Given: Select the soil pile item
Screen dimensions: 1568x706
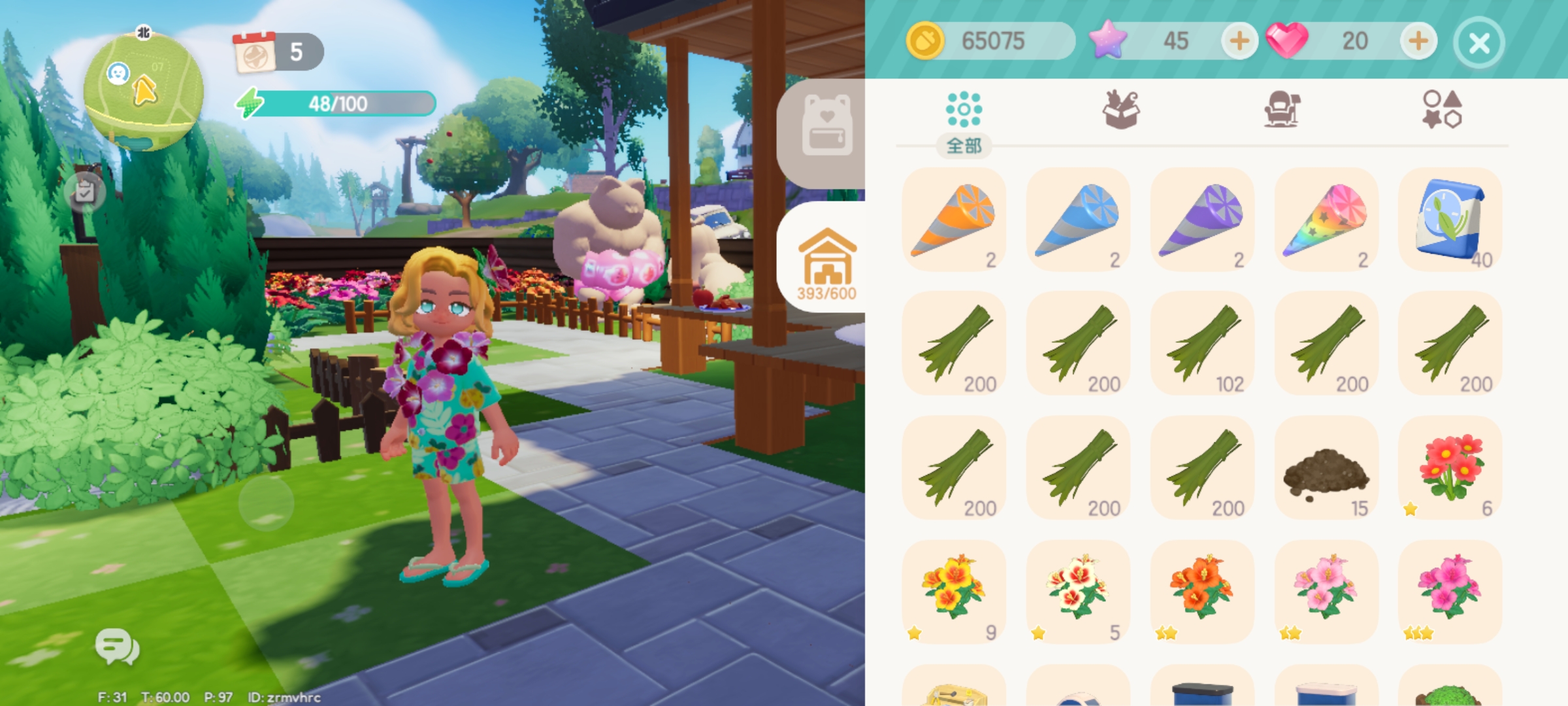Looking at the screenshot, I should (1326, 468).
